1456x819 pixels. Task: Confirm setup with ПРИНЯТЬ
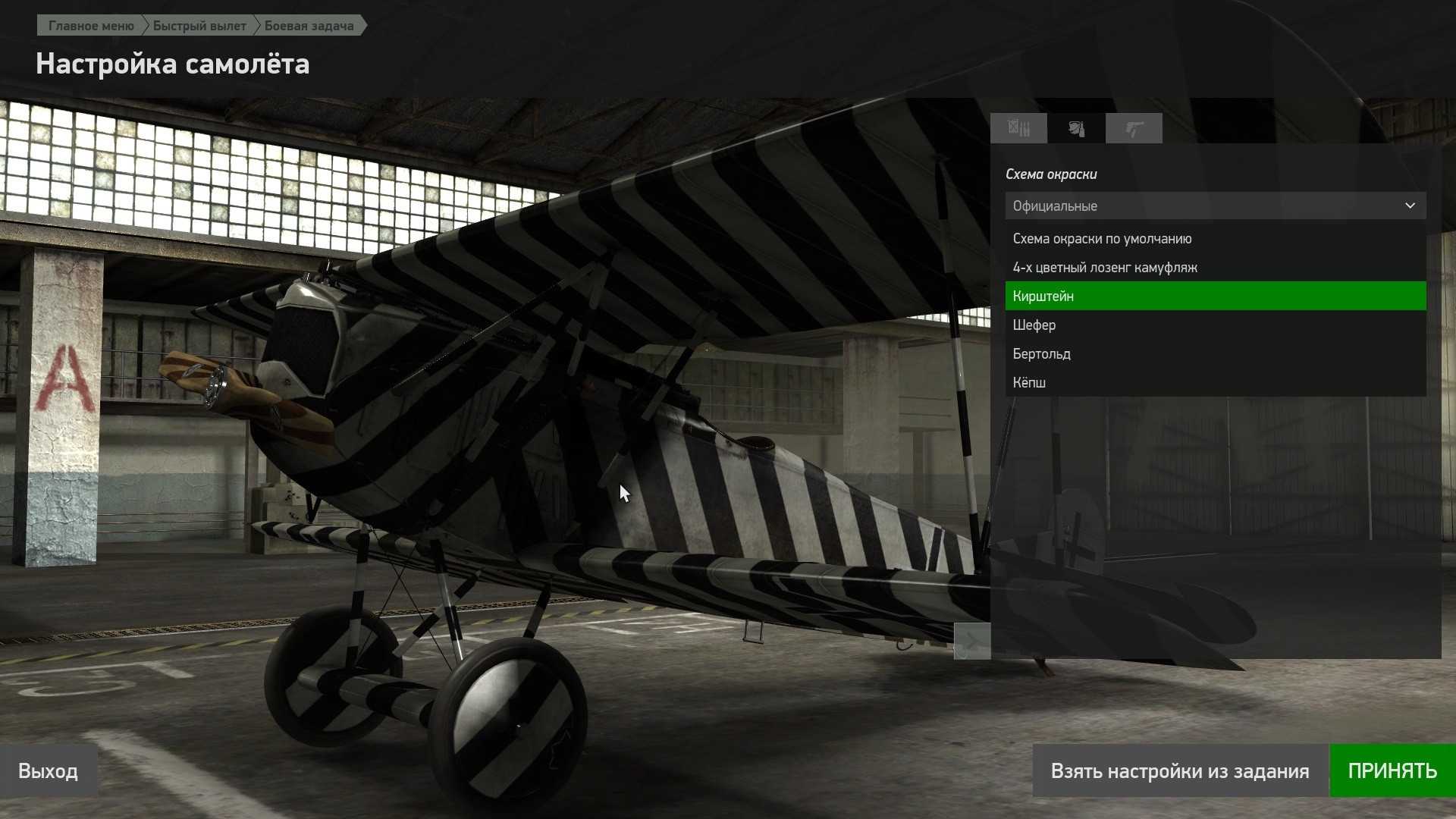coord(1392,771)
